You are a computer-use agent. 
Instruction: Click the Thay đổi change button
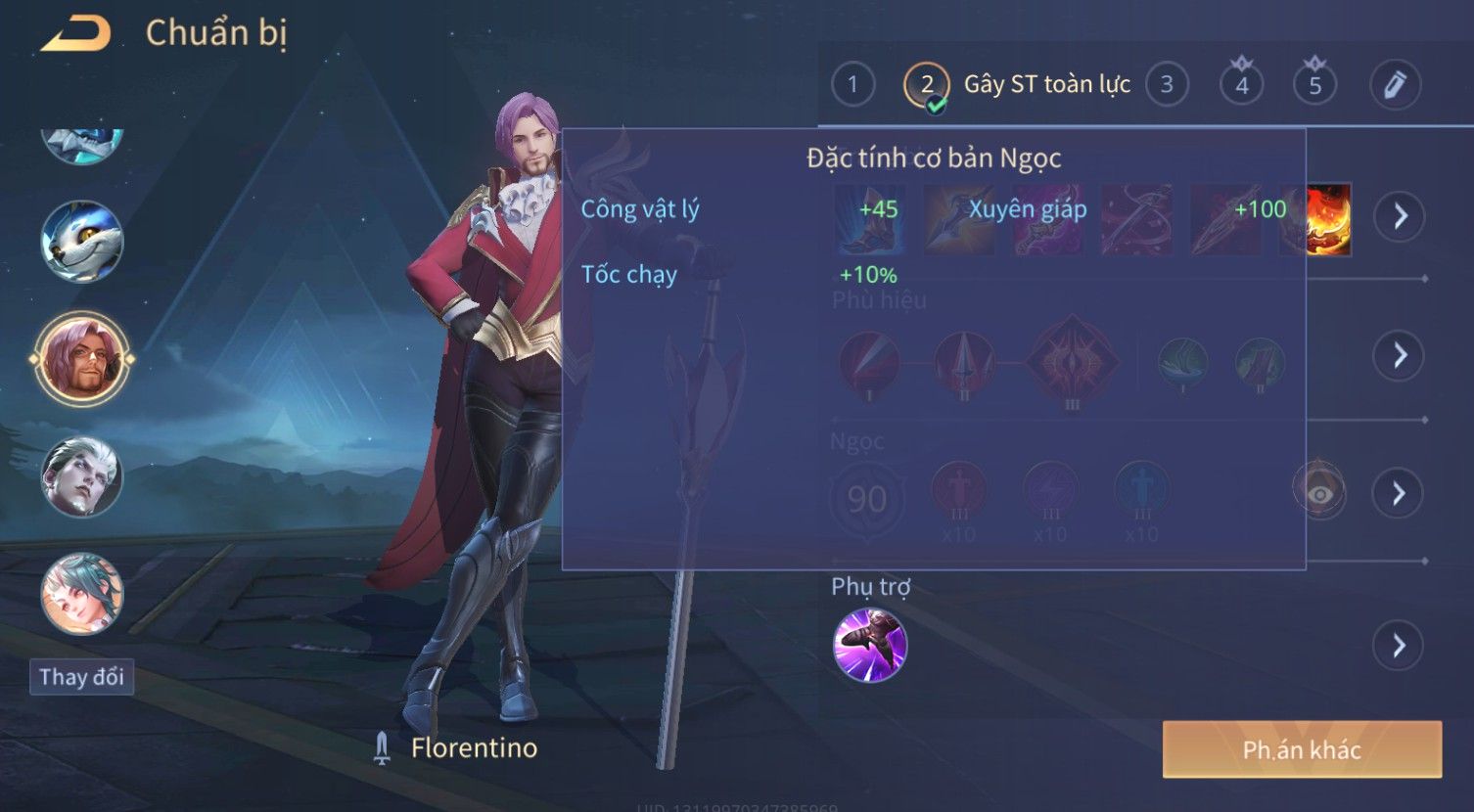pyautogui.click(x=81, y=677)
